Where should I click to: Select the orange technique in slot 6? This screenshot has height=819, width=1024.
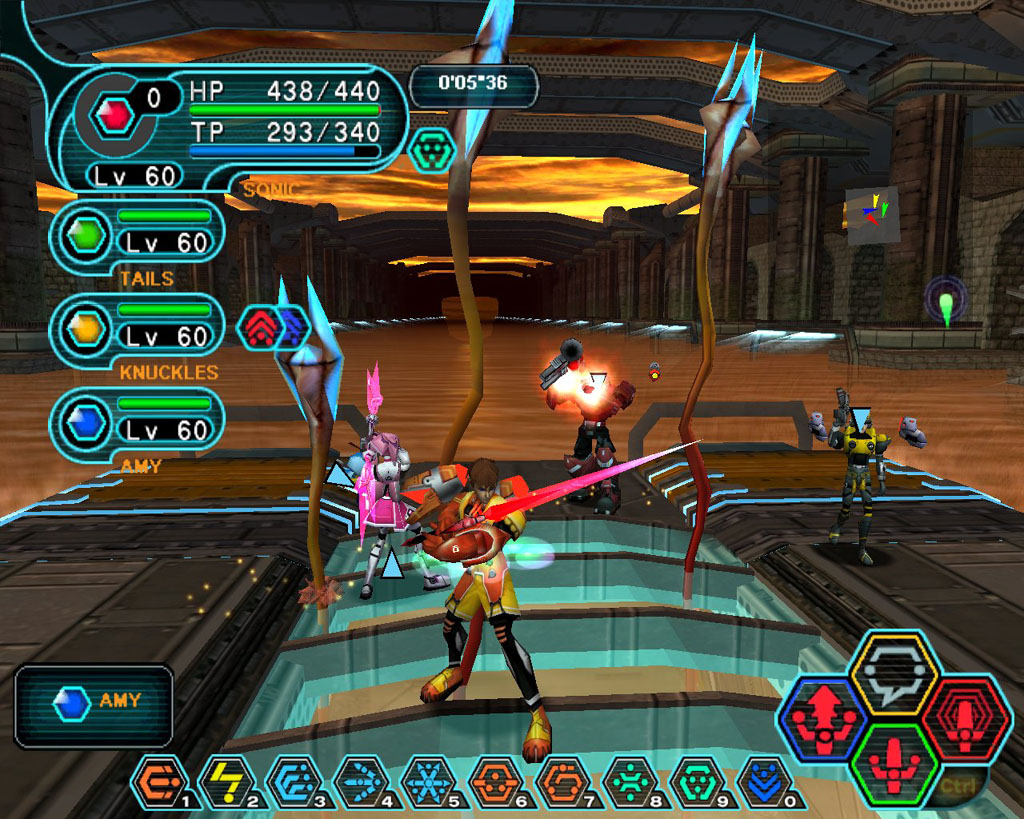(x=496, y=781)
